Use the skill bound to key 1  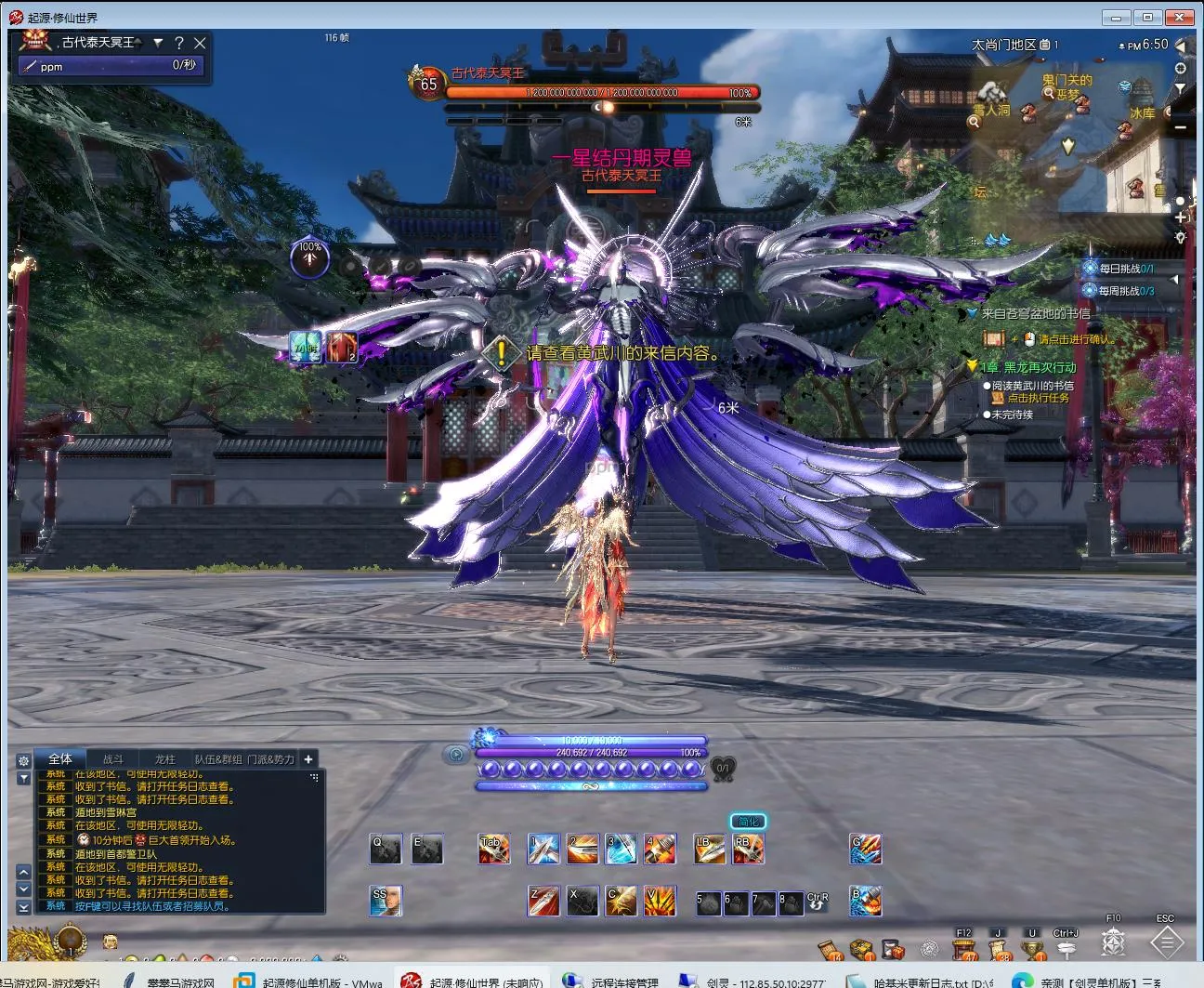click(543, 849)
